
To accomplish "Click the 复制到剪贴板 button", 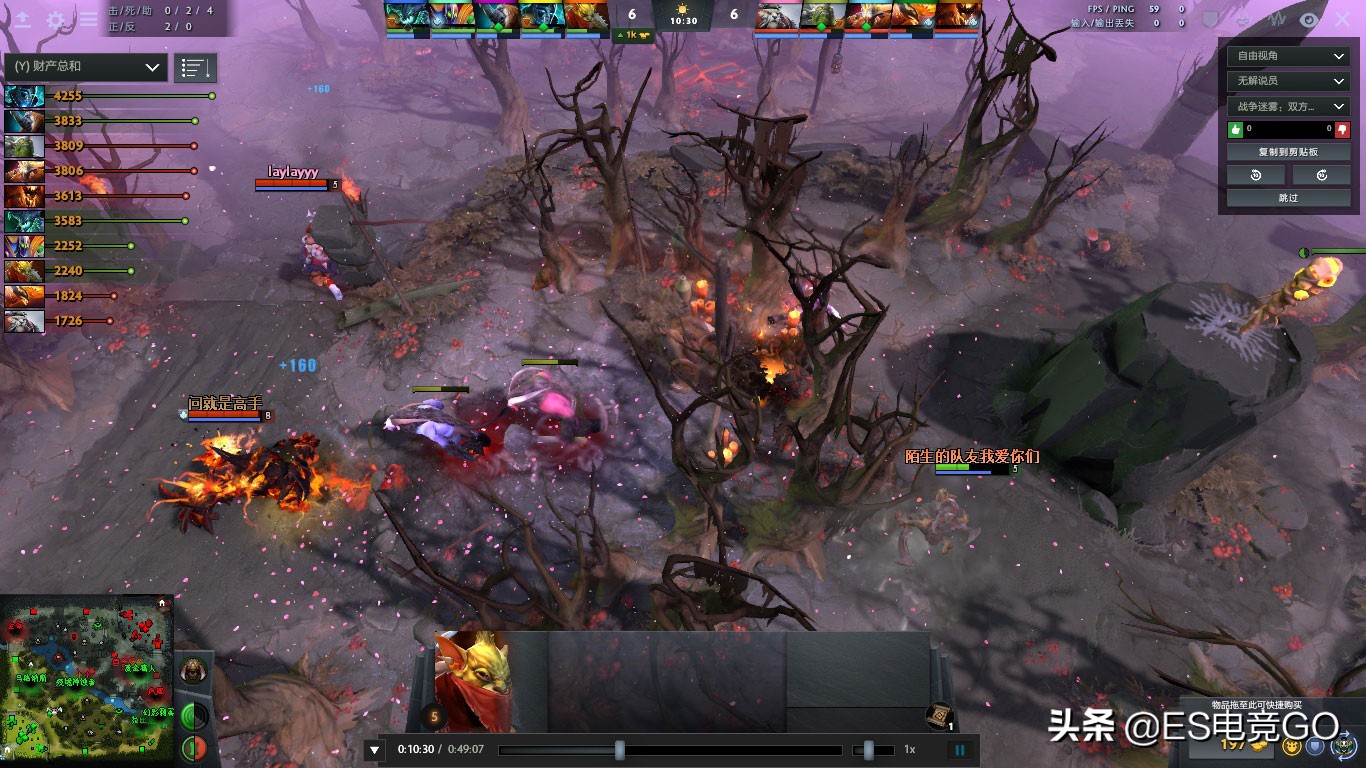I will [1288, 150].
